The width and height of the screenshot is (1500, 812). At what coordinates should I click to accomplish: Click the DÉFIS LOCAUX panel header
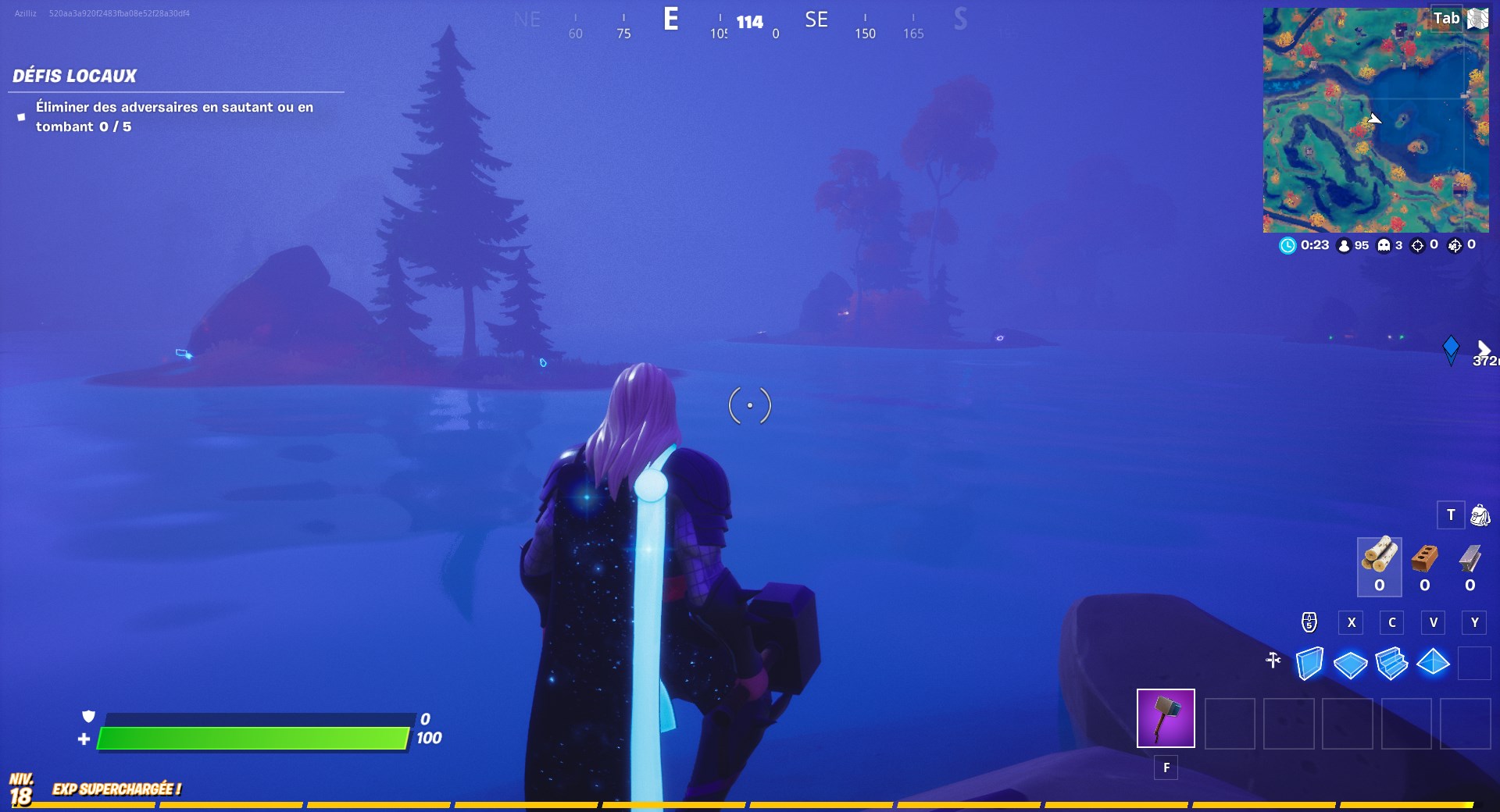click(74, 76)
